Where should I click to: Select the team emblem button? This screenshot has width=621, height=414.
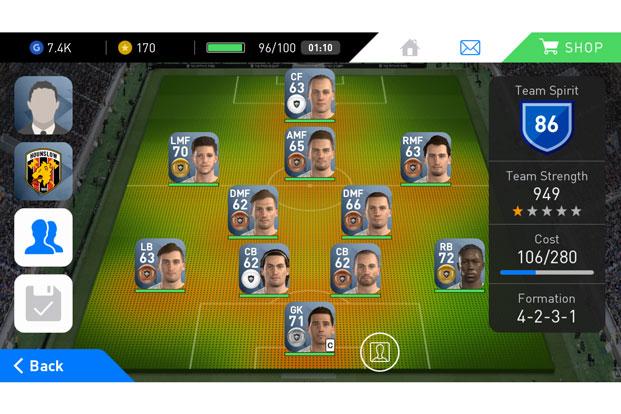(x=43, y=171)
